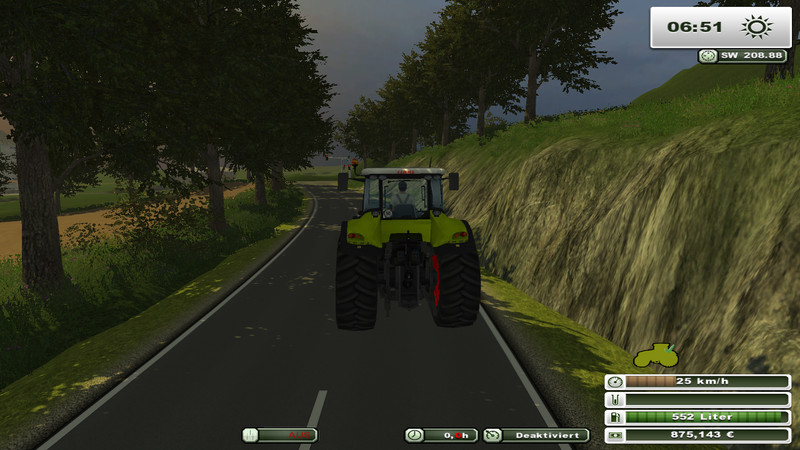
Task: Select the compass crosshair icon
Action: pos(707,57)
